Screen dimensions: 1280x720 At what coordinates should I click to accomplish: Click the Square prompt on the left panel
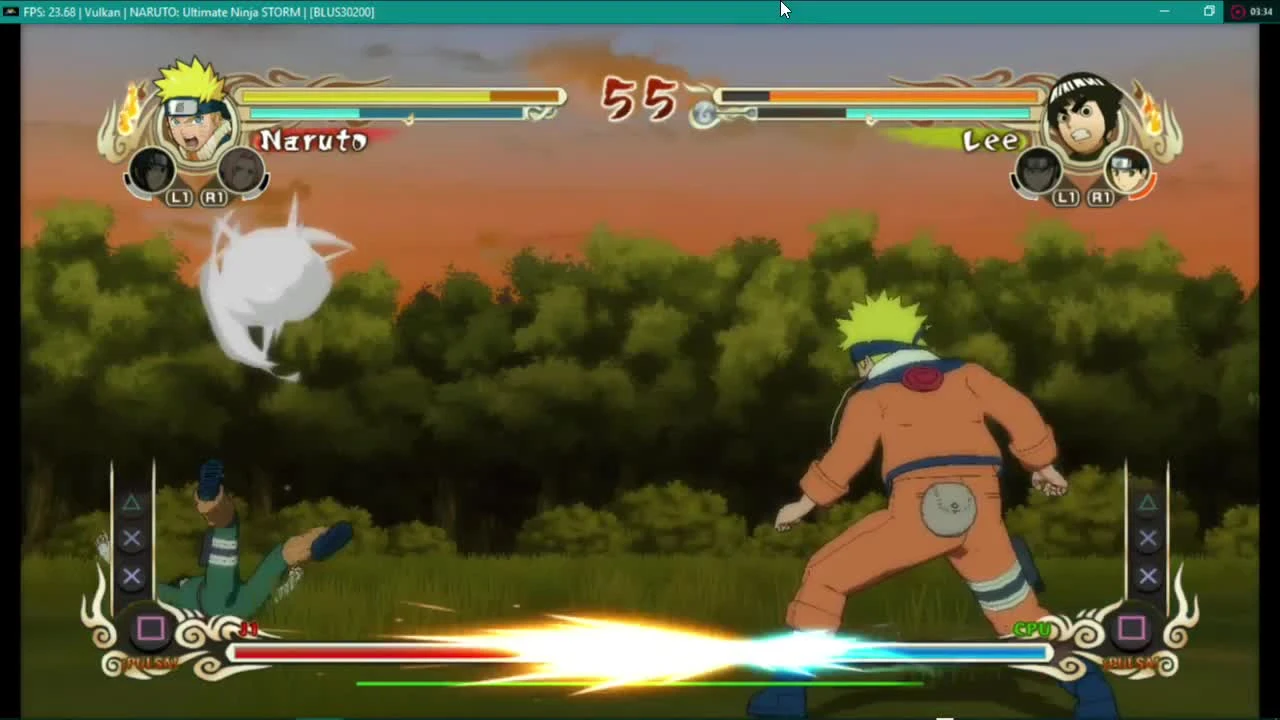click(x=151, y=628)
